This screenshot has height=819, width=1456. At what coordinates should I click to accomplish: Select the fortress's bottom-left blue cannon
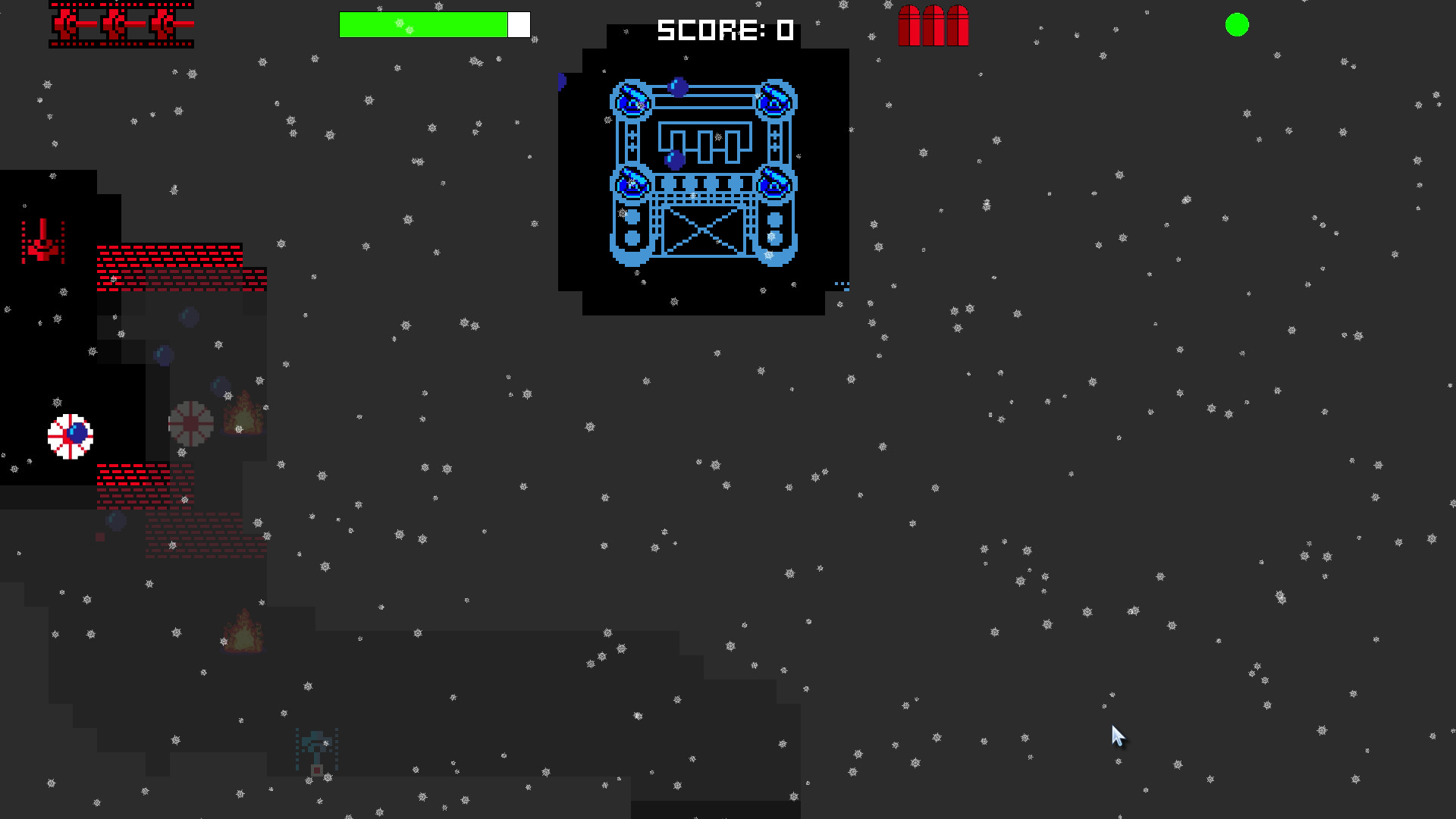click(632, 184)
